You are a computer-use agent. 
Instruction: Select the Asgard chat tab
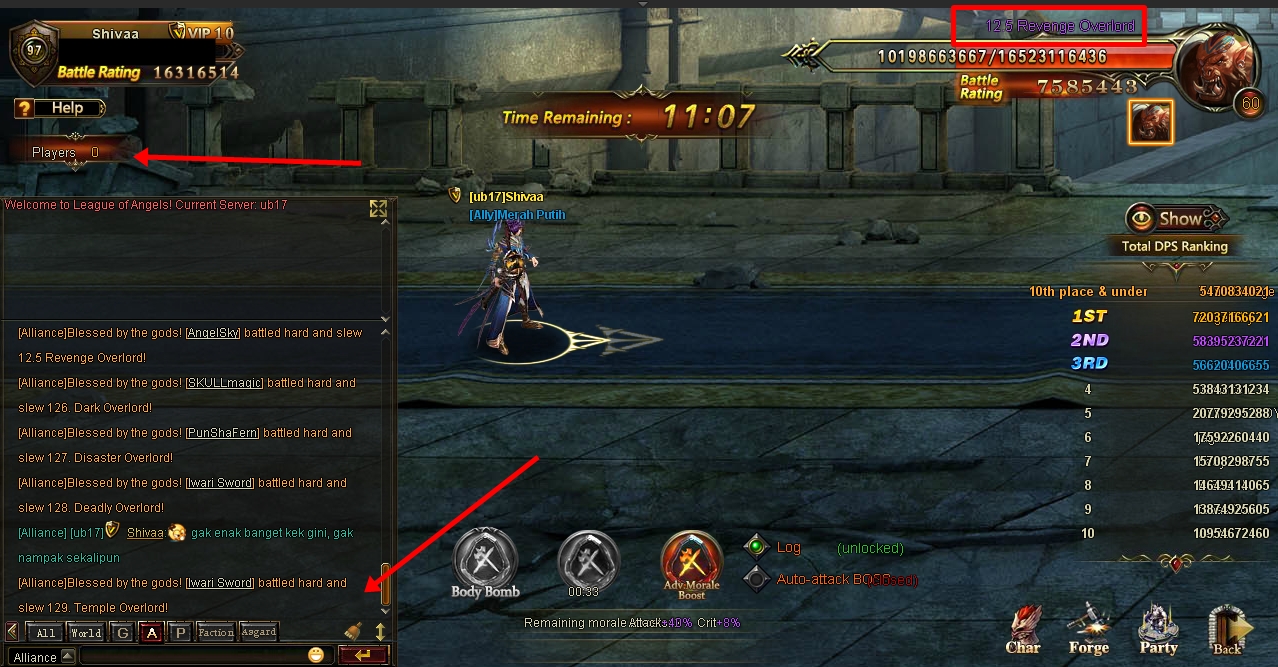click(258, 632)
